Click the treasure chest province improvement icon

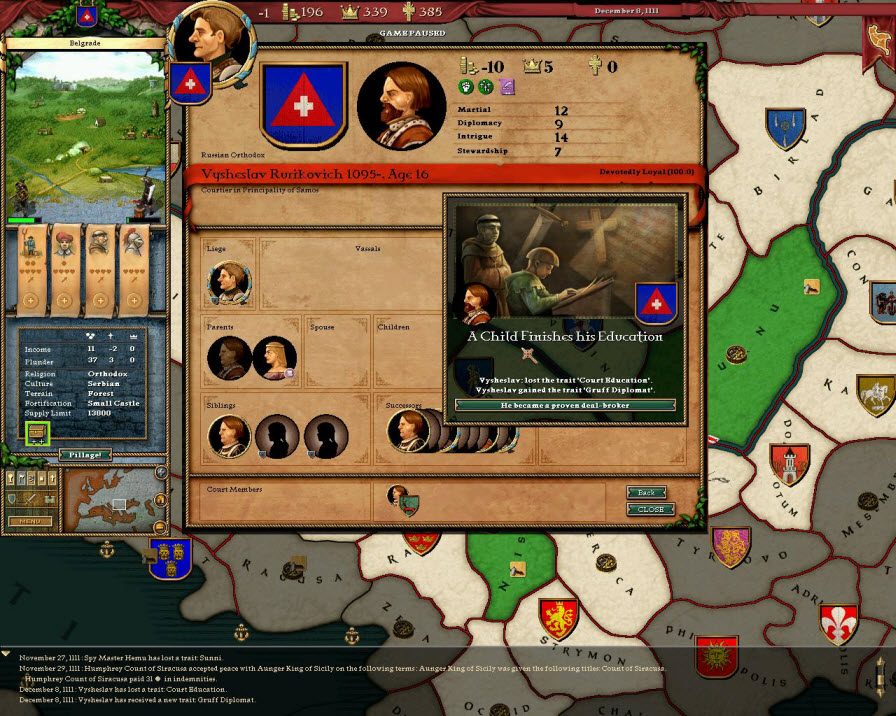(39, 434)
